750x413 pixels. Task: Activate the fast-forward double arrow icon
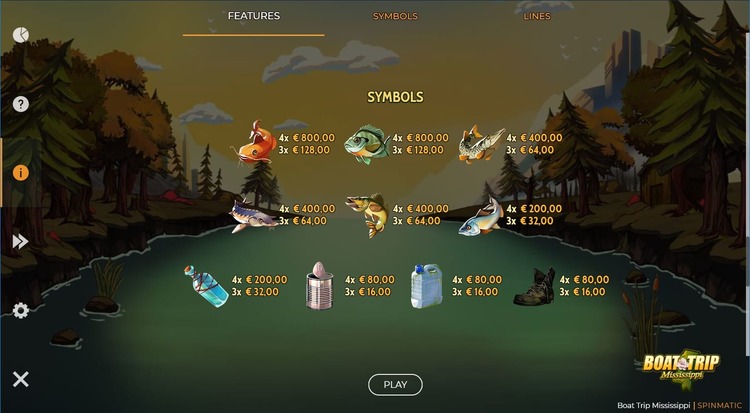point(20,241)
